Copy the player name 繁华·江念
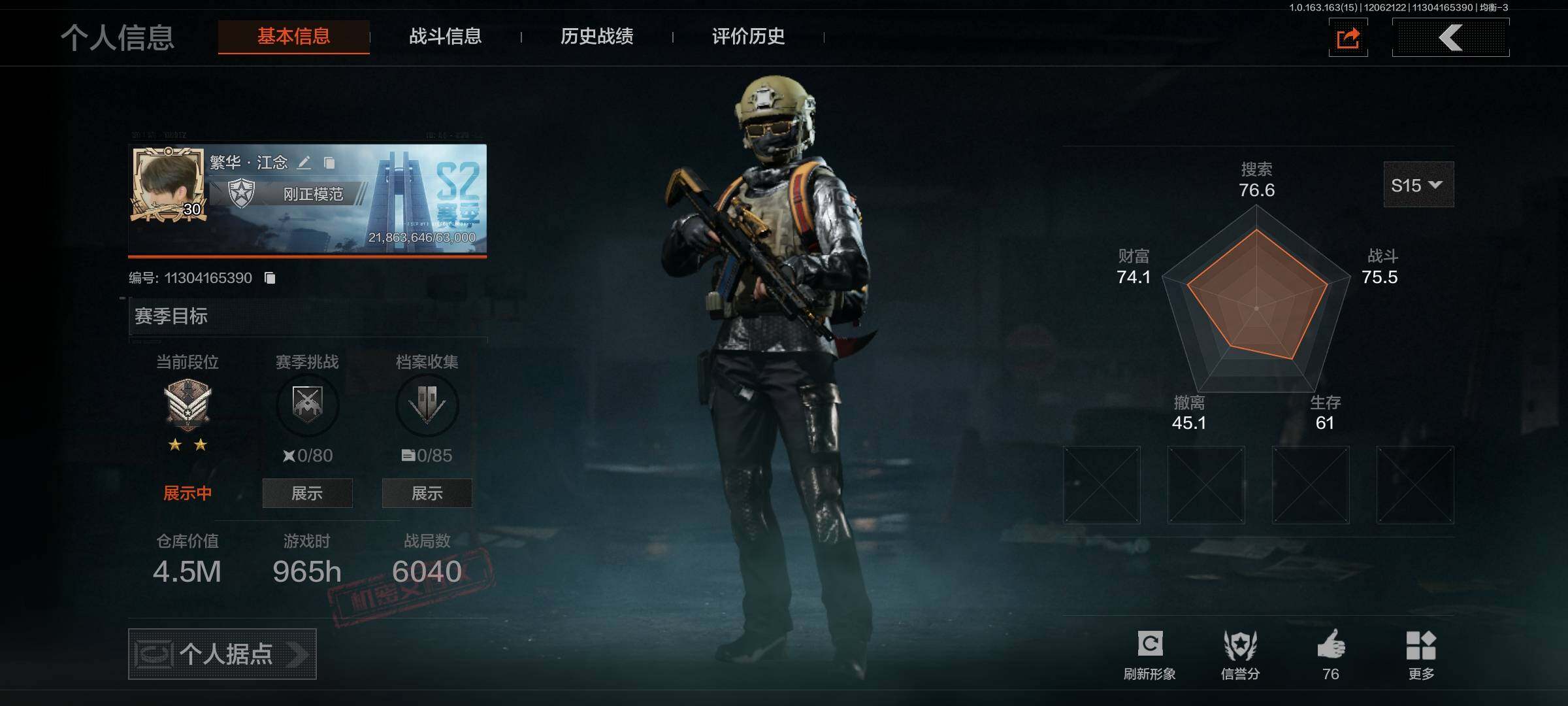The height and width of the screenshot is (706, 1568). click(x=329, y=163)
